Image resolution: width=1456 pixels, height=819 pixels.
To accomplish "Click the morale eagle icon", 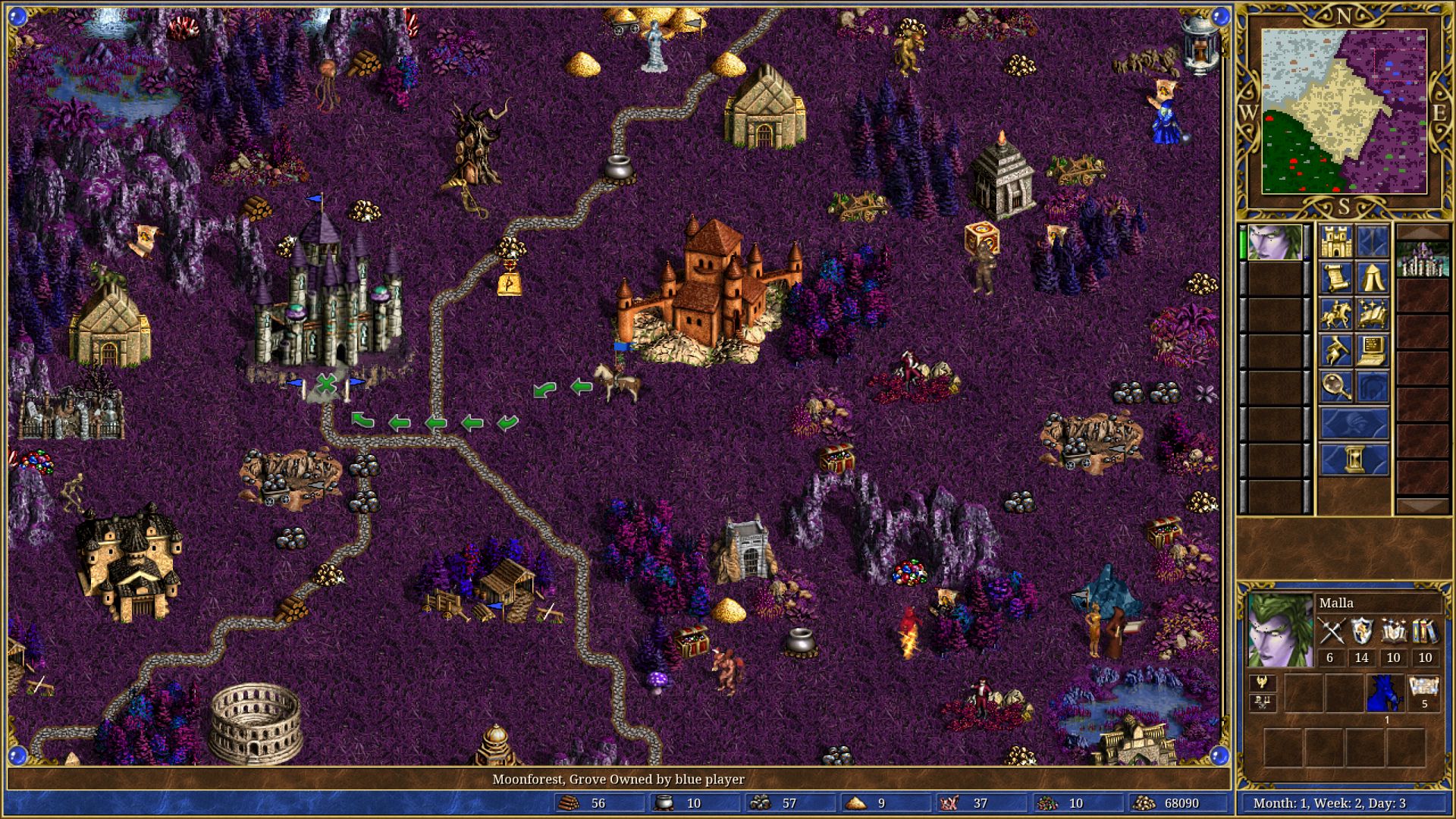I will 1262,682.
